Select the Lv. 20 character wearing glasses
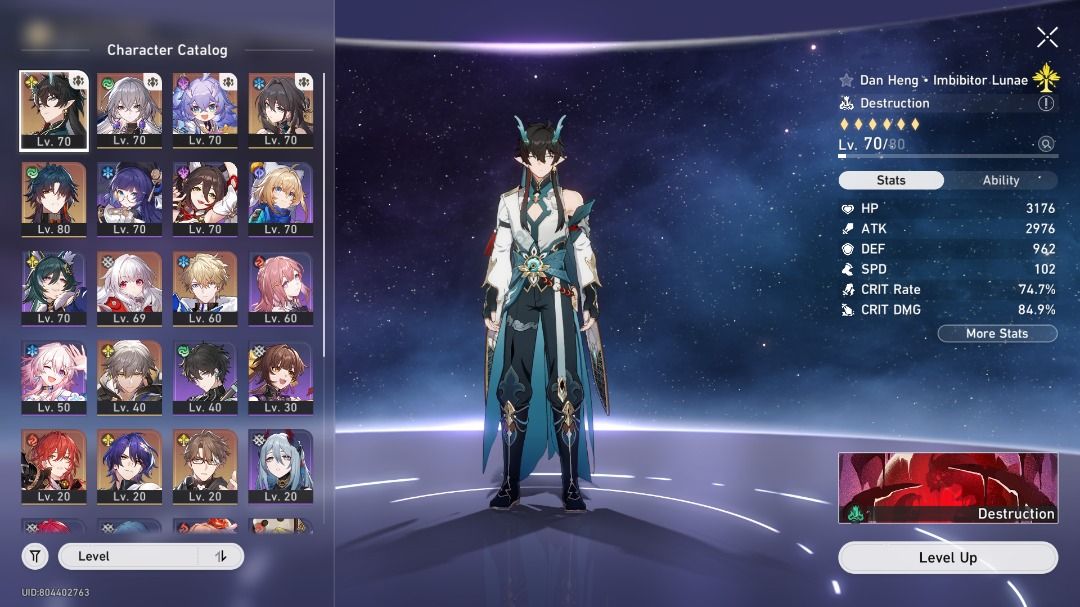 click(x=205, y=466)
